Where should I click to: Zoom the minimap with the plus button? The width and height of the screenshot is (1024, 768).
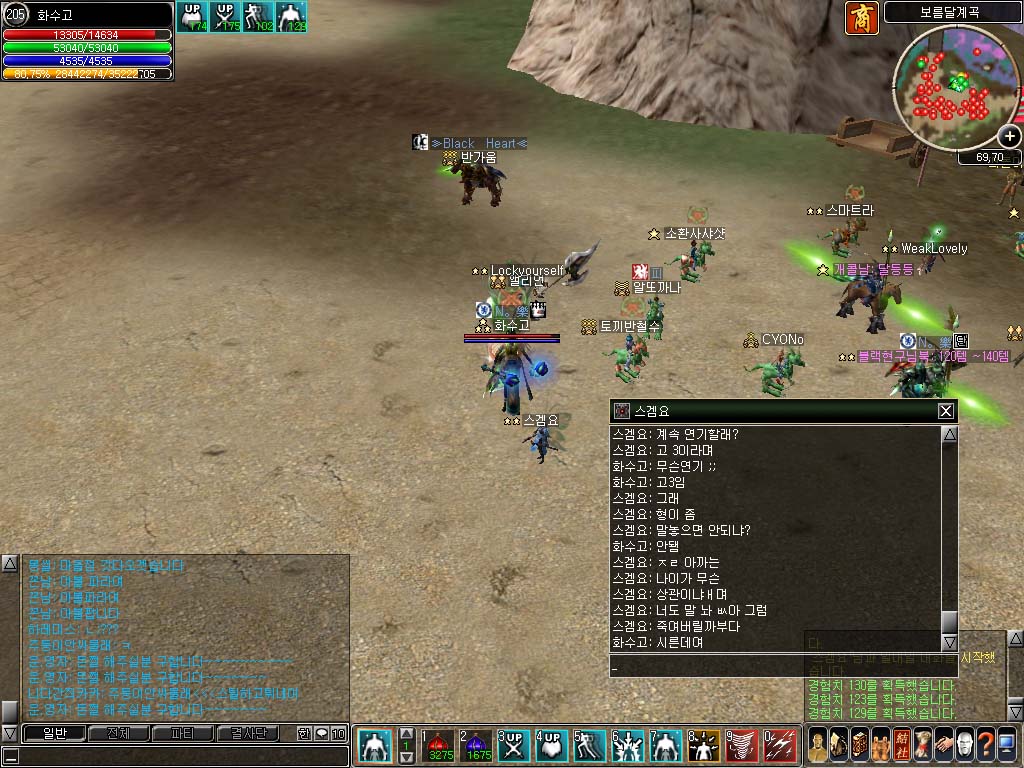(1009, 137)
